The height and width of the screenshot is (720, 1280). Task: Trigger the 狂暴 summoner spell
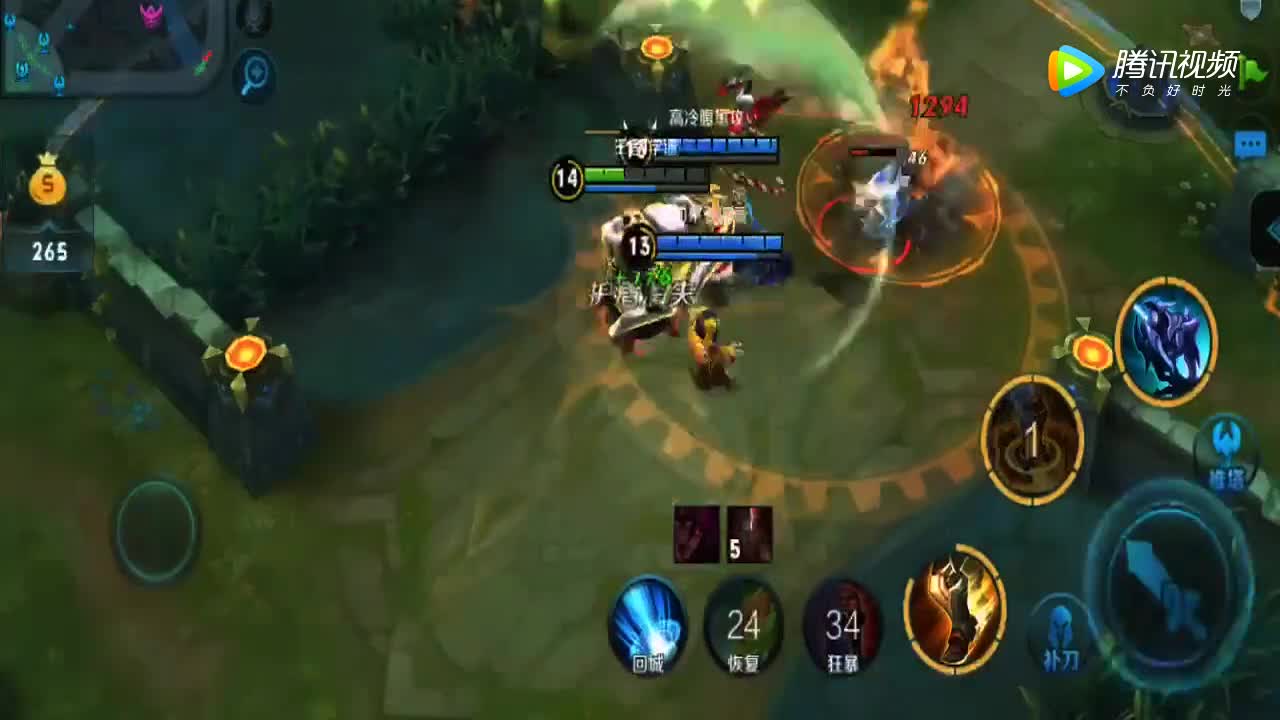click(843, 627)
